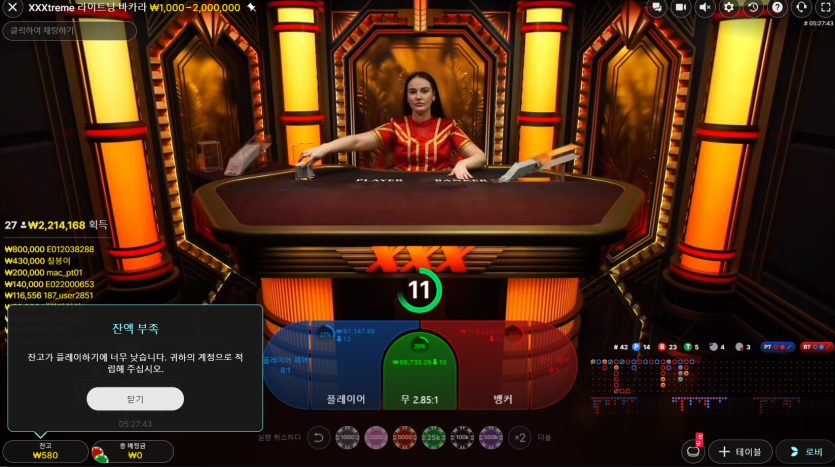
Task: Contact live support via headset icon
Action: [801, 8]
